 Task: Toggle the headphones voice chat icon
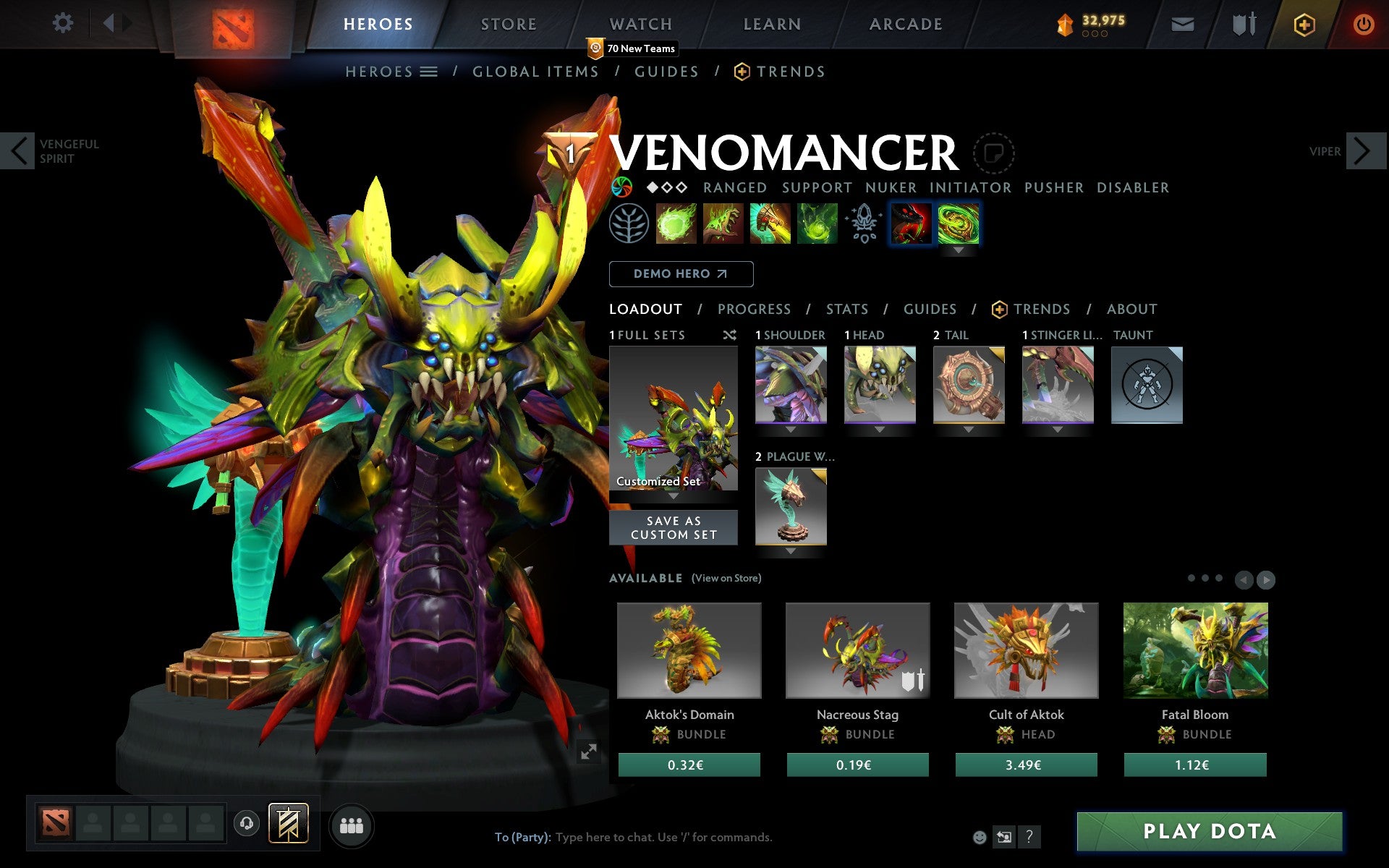246,822
